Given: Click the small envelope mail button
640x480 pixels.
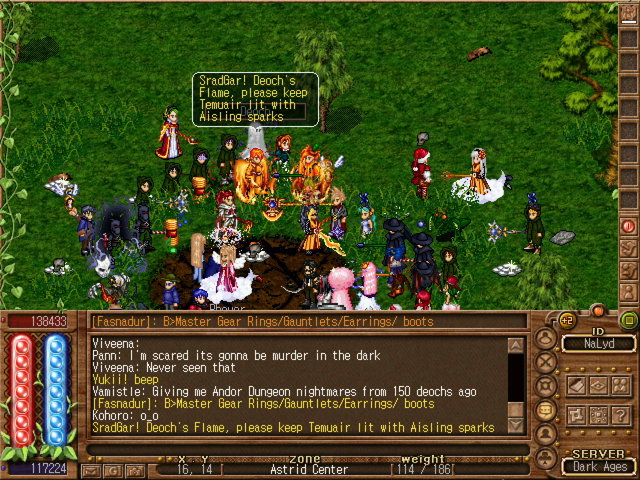Looking at the screenshot, I should point(91,469).
